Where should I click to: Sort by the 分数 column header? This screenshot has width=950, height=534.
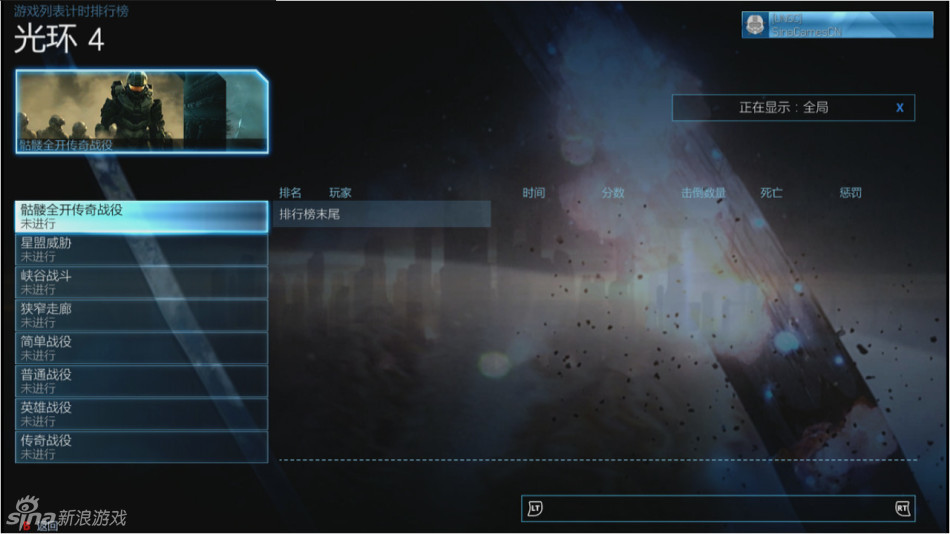coord(613,193)
